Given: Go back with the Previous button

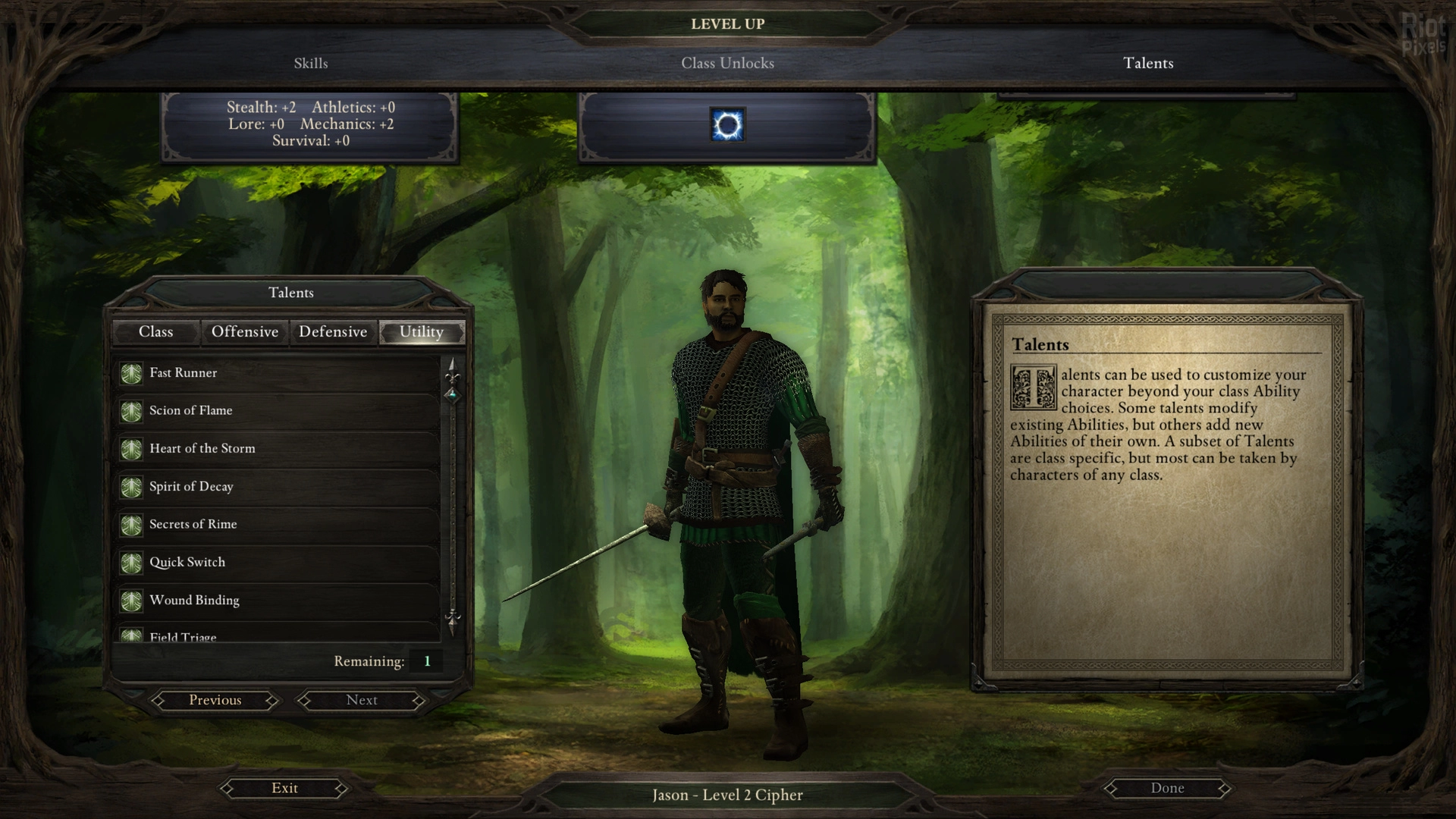Looking at the screenshot, I should 215,701.
